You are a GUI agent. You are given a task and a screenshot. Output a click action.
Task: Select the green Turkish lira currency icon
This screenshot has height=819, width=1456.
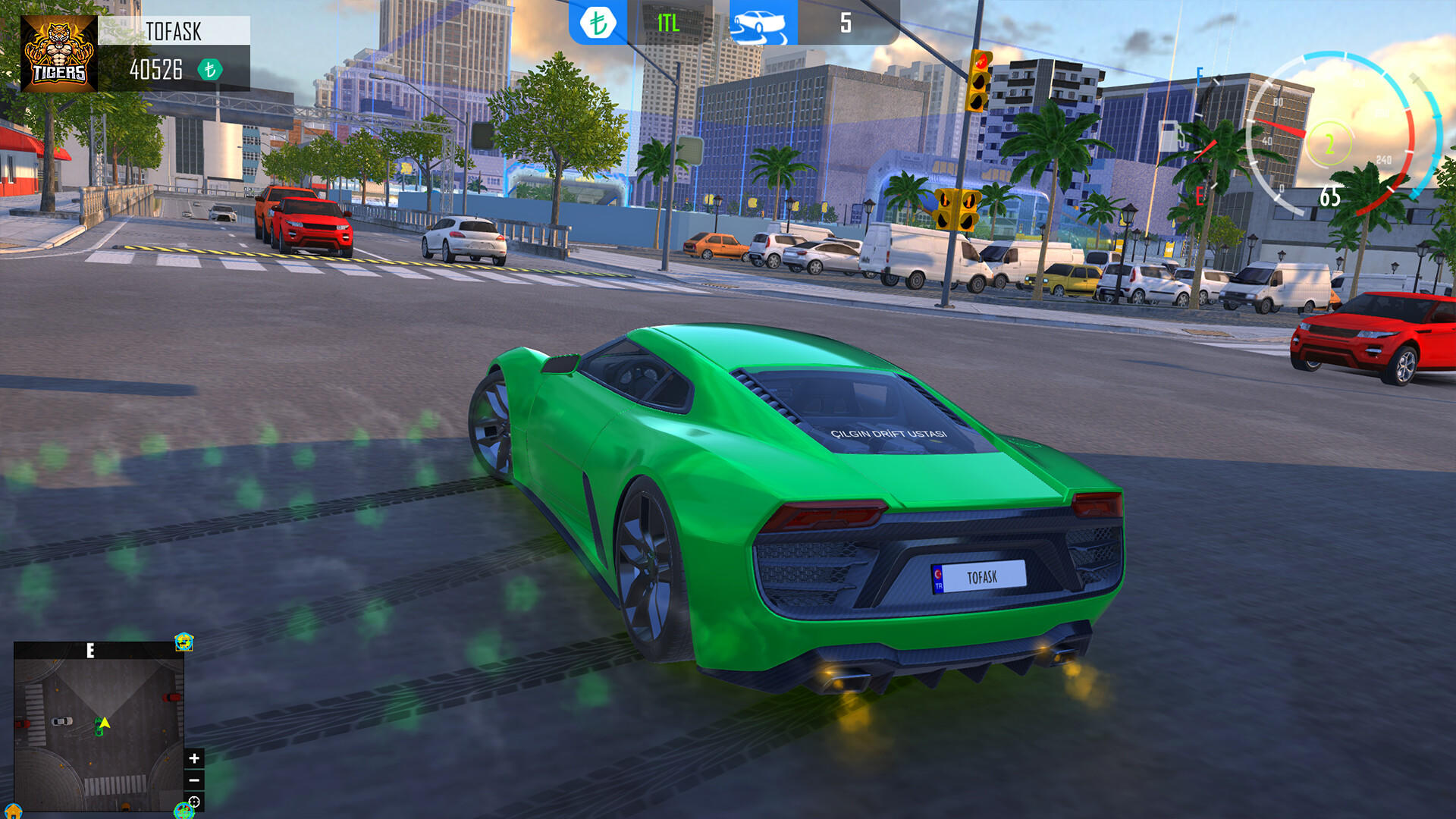point(599,23)
